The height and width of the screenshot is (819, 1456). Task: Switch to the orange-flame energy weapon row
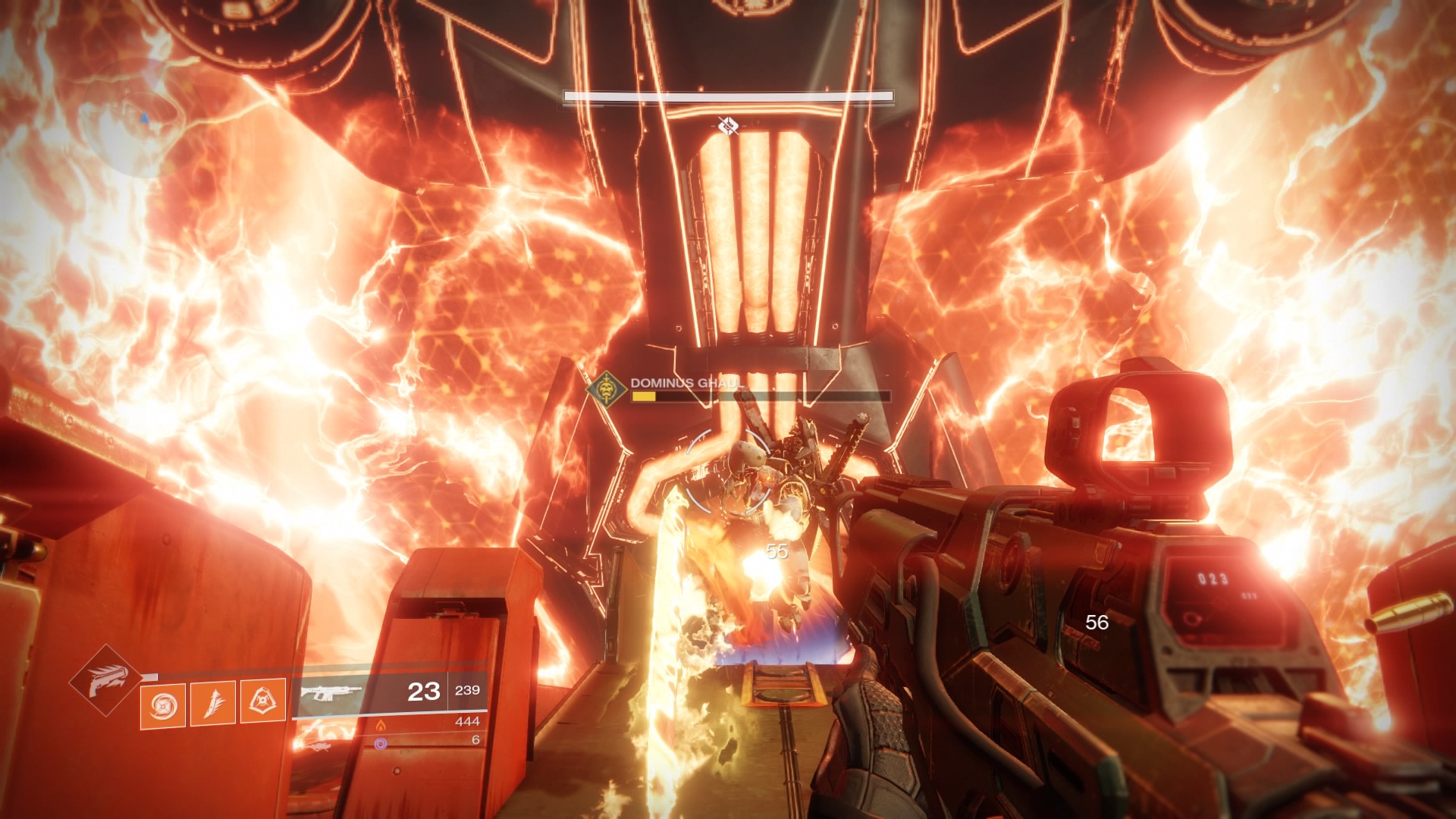pos(381,724)
